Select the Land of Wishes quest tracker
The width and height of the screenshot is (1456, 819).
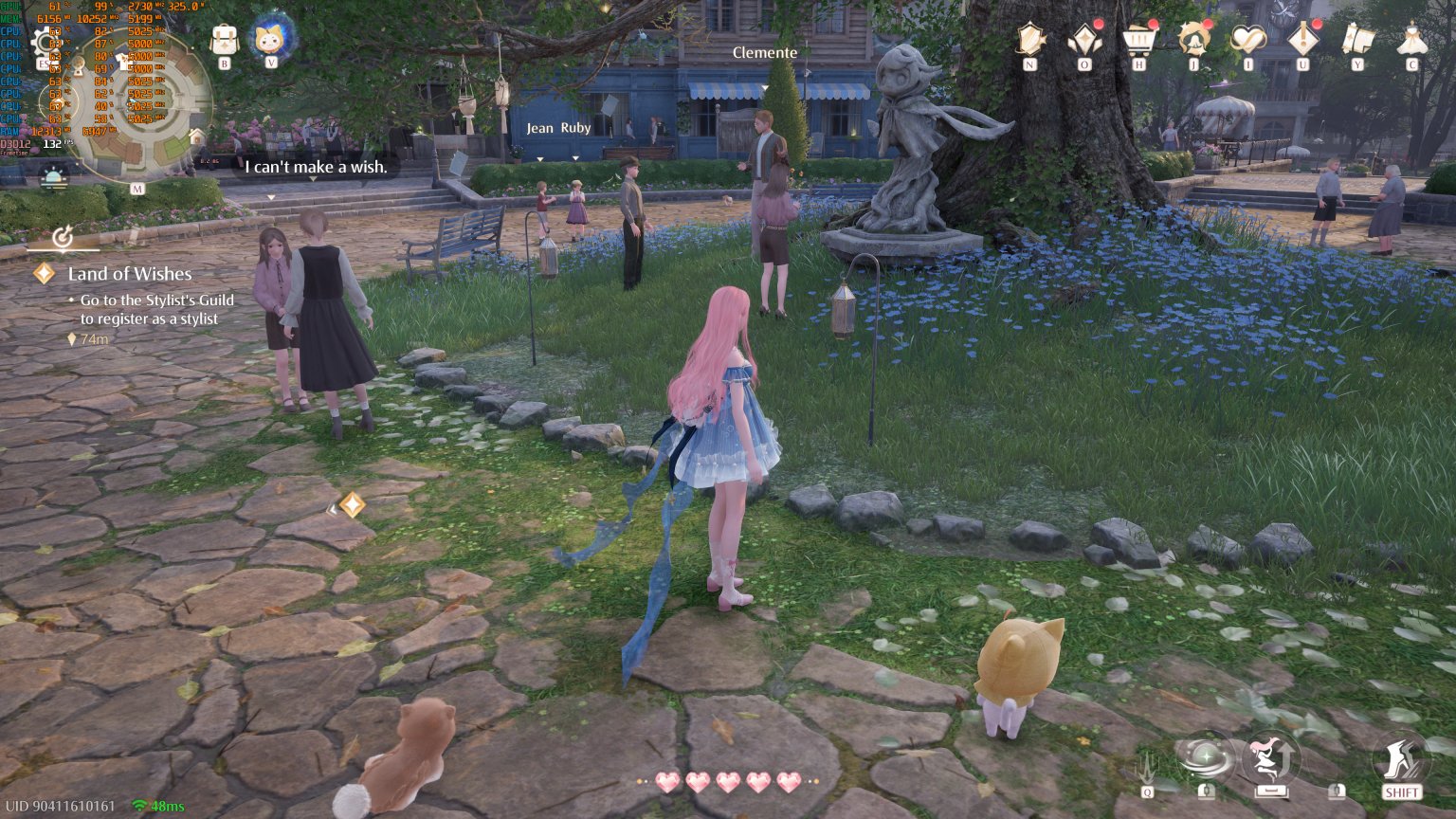129,274
